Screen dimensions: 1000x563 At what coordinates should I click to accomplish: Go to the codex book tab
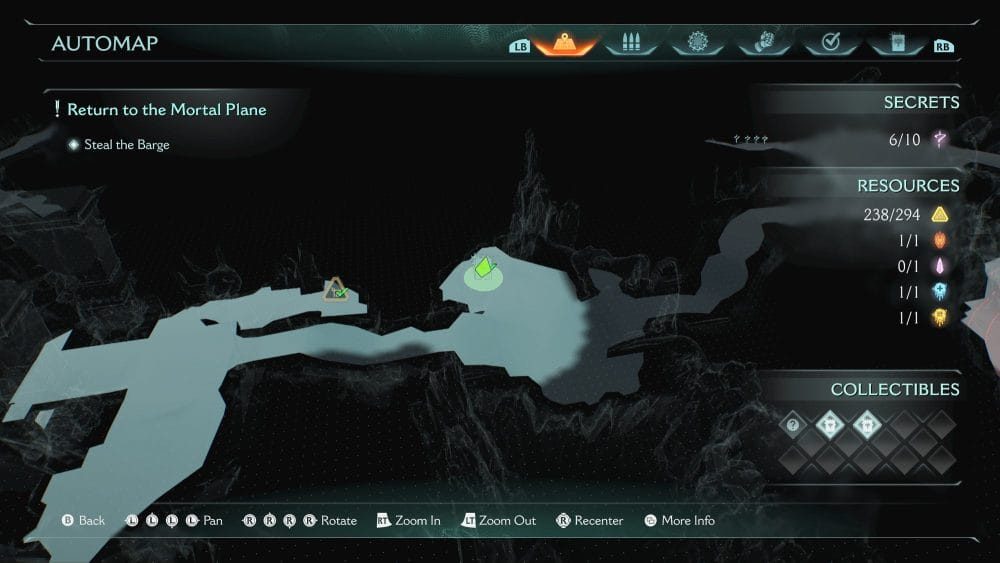pos(895,43)
